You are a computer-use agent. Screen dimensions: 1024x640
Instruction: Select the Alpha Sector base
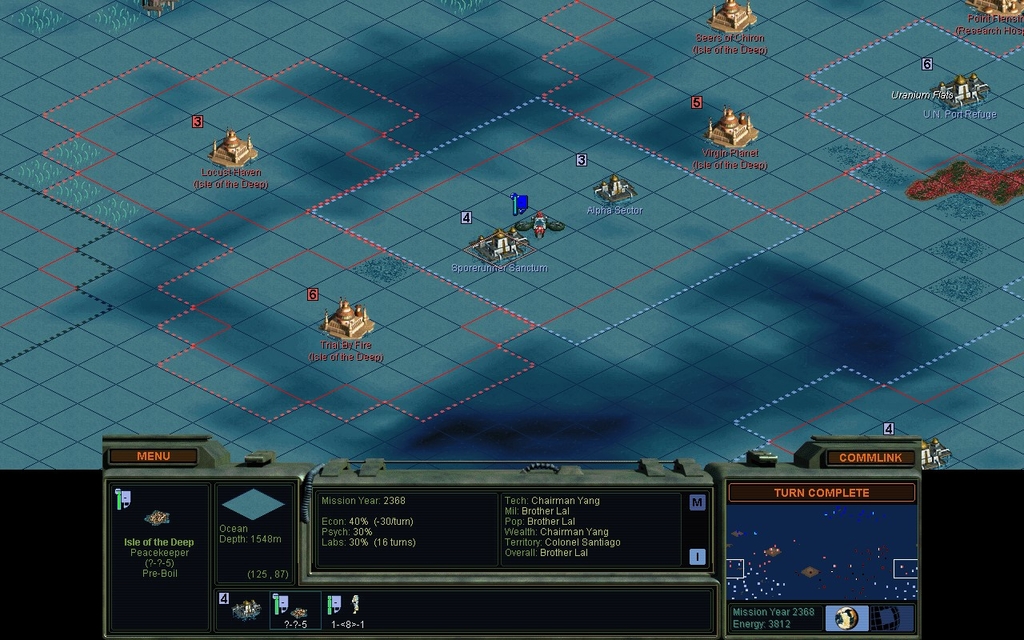coord(614,189)
